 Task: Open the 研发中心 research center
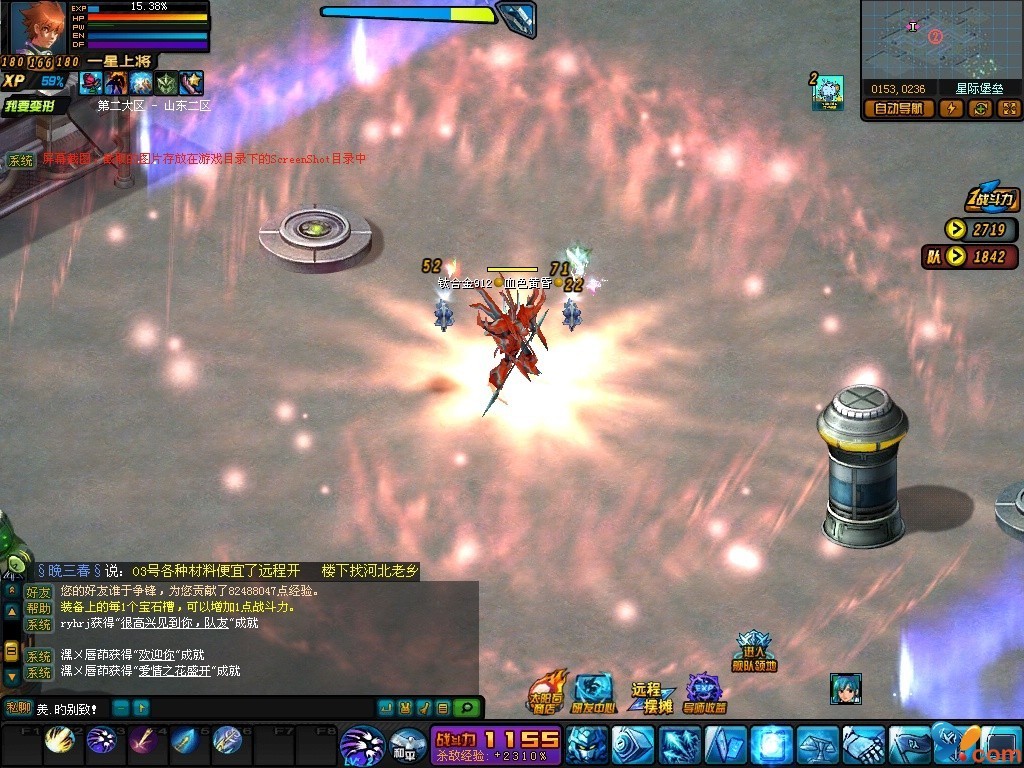(x=594, y=693)
